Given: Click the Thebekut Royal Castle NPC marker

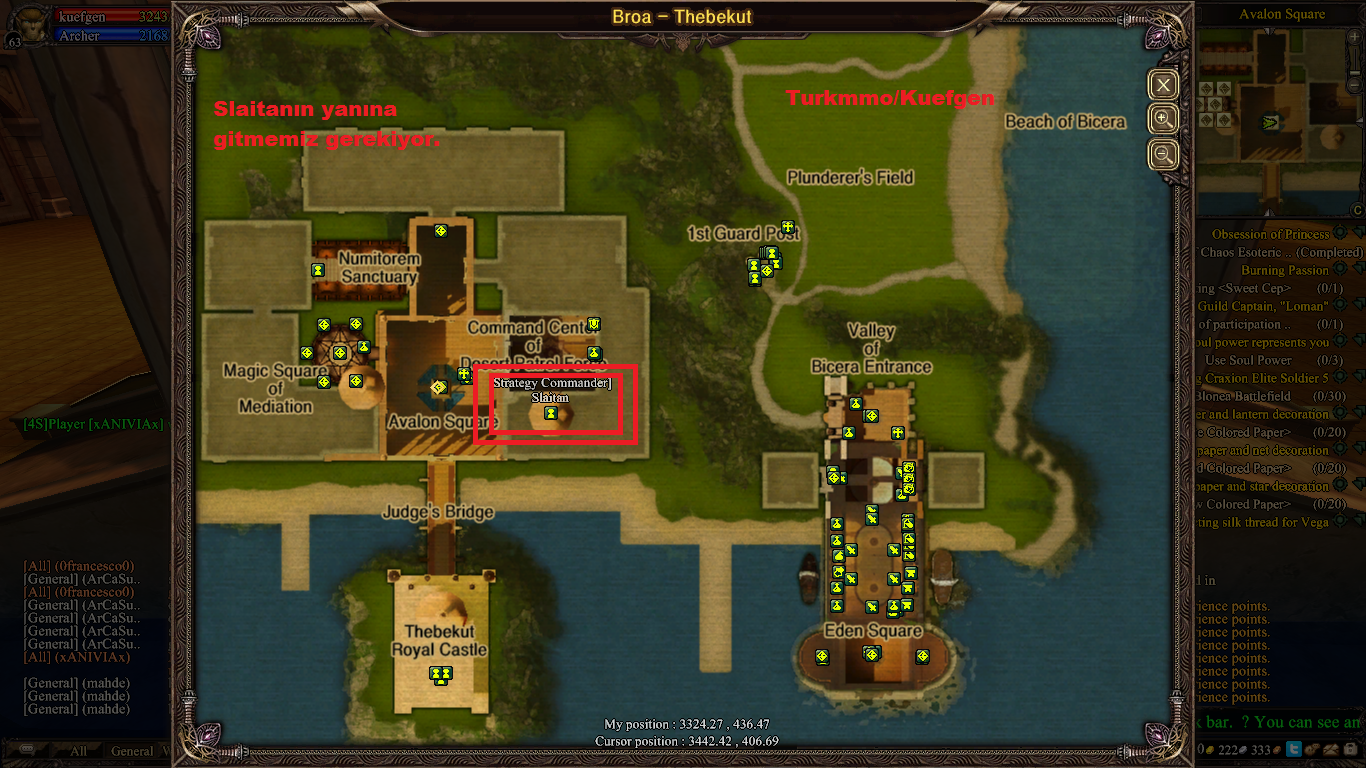Looking at the screenshot, I should click(x=440, y=674).
